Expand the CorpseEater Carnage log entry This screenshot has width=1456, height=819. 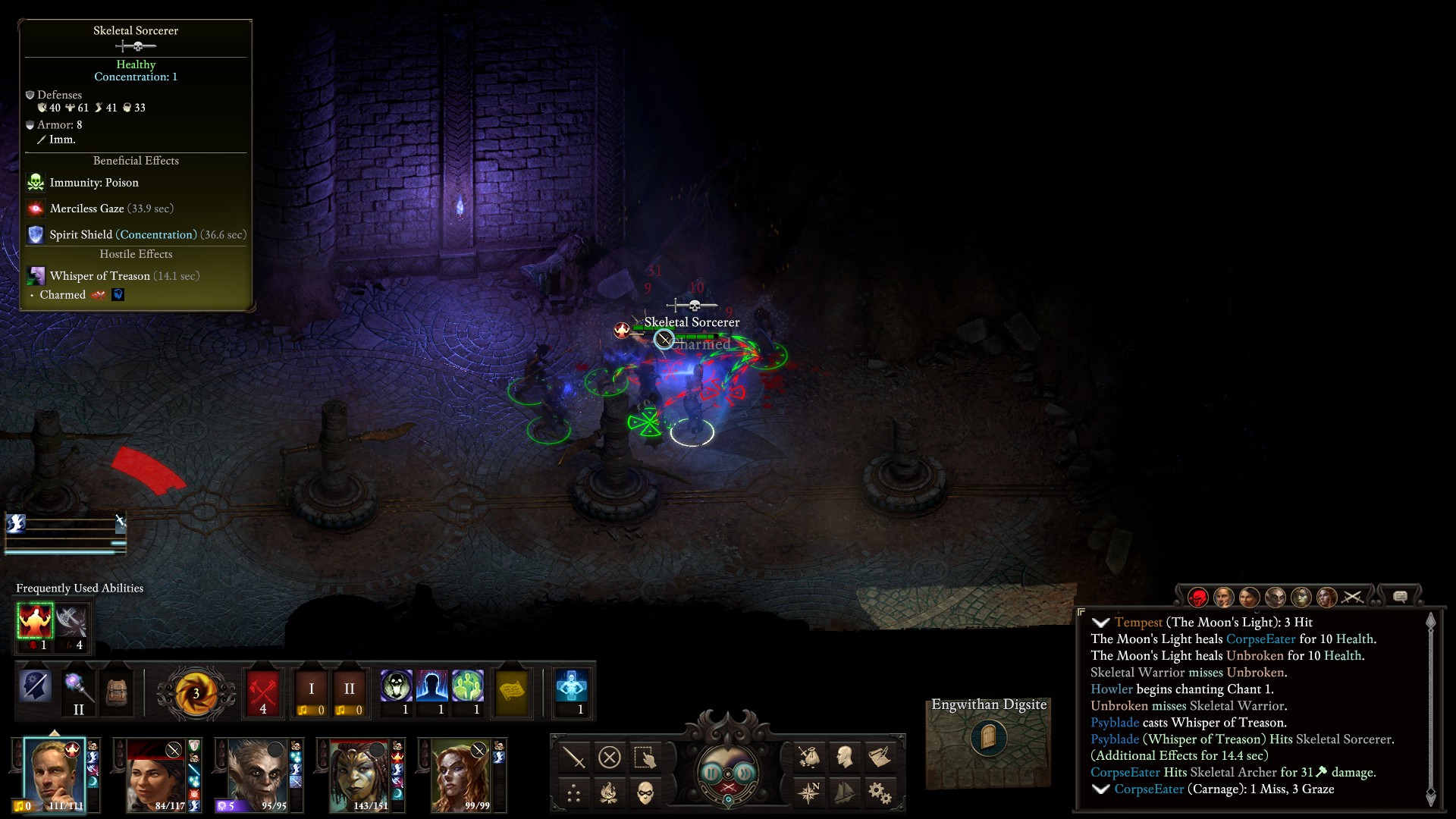[1100, 789]
